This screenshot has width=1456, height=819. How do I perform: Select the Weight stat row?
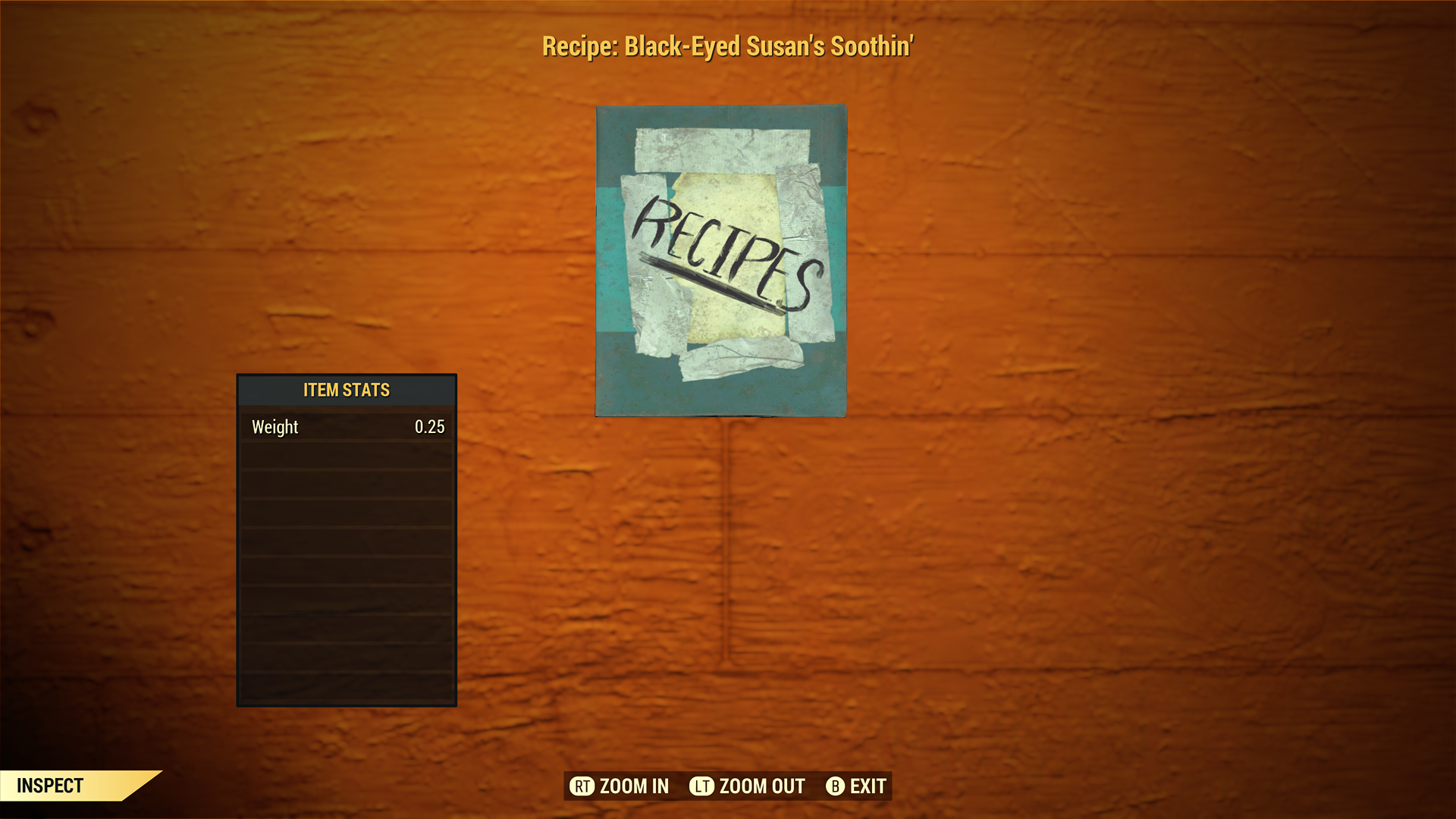coord(346,426)
